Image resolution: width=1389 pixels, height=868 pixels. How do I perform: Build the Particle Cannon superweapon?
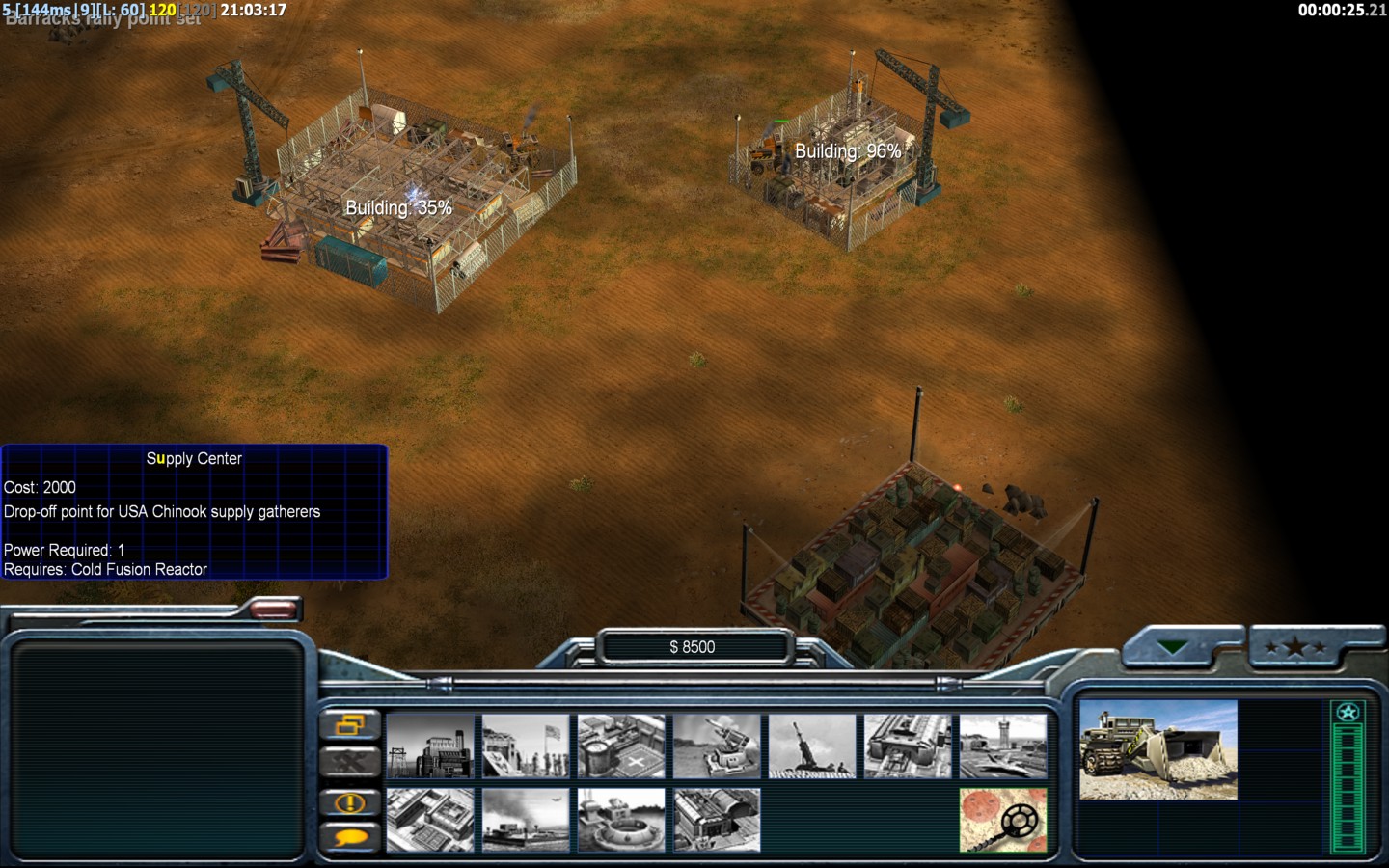tap(621, 820)
